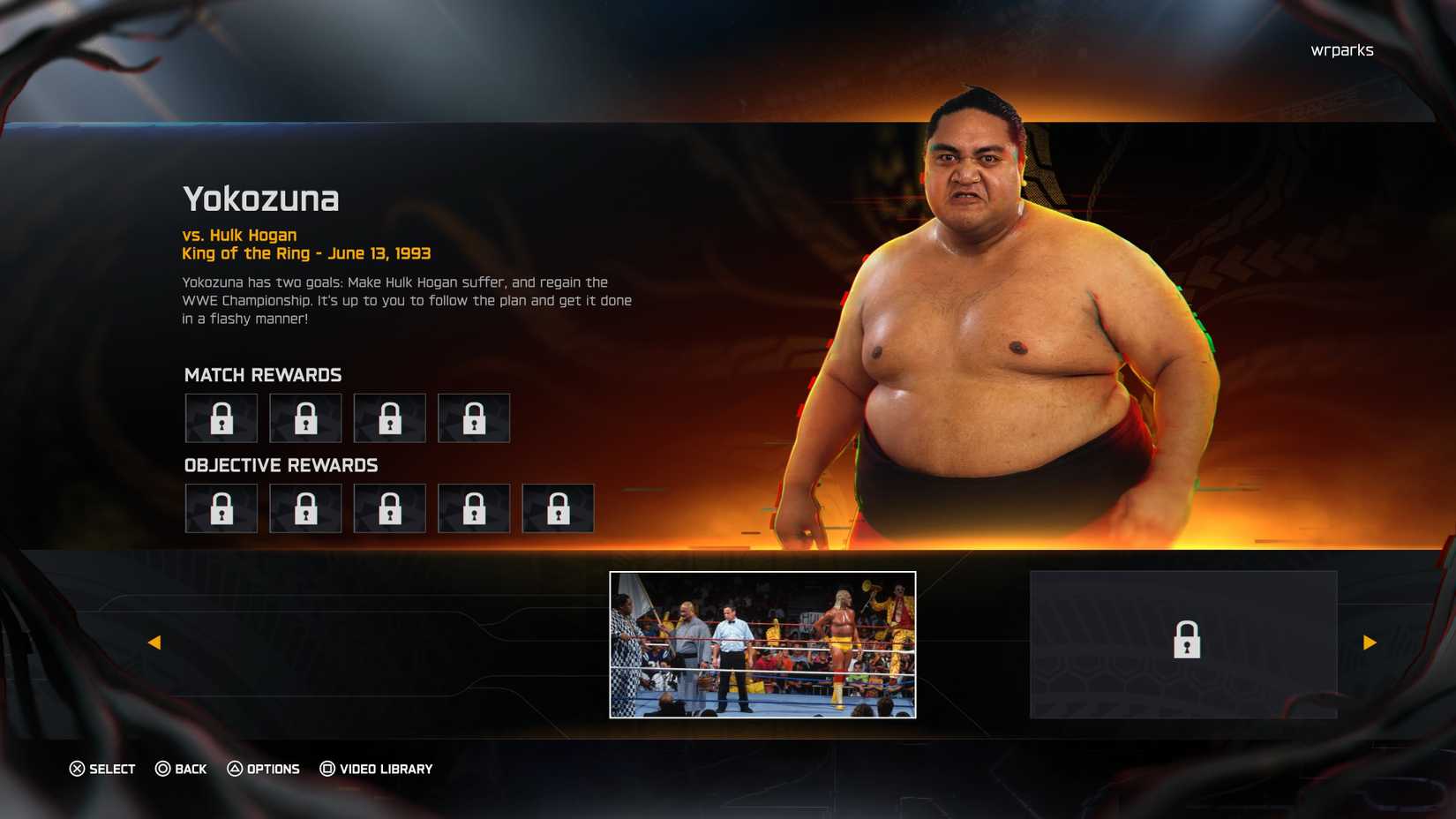Click the cross button Select icon
The image size is (1456, 819).
click(78, 769)
